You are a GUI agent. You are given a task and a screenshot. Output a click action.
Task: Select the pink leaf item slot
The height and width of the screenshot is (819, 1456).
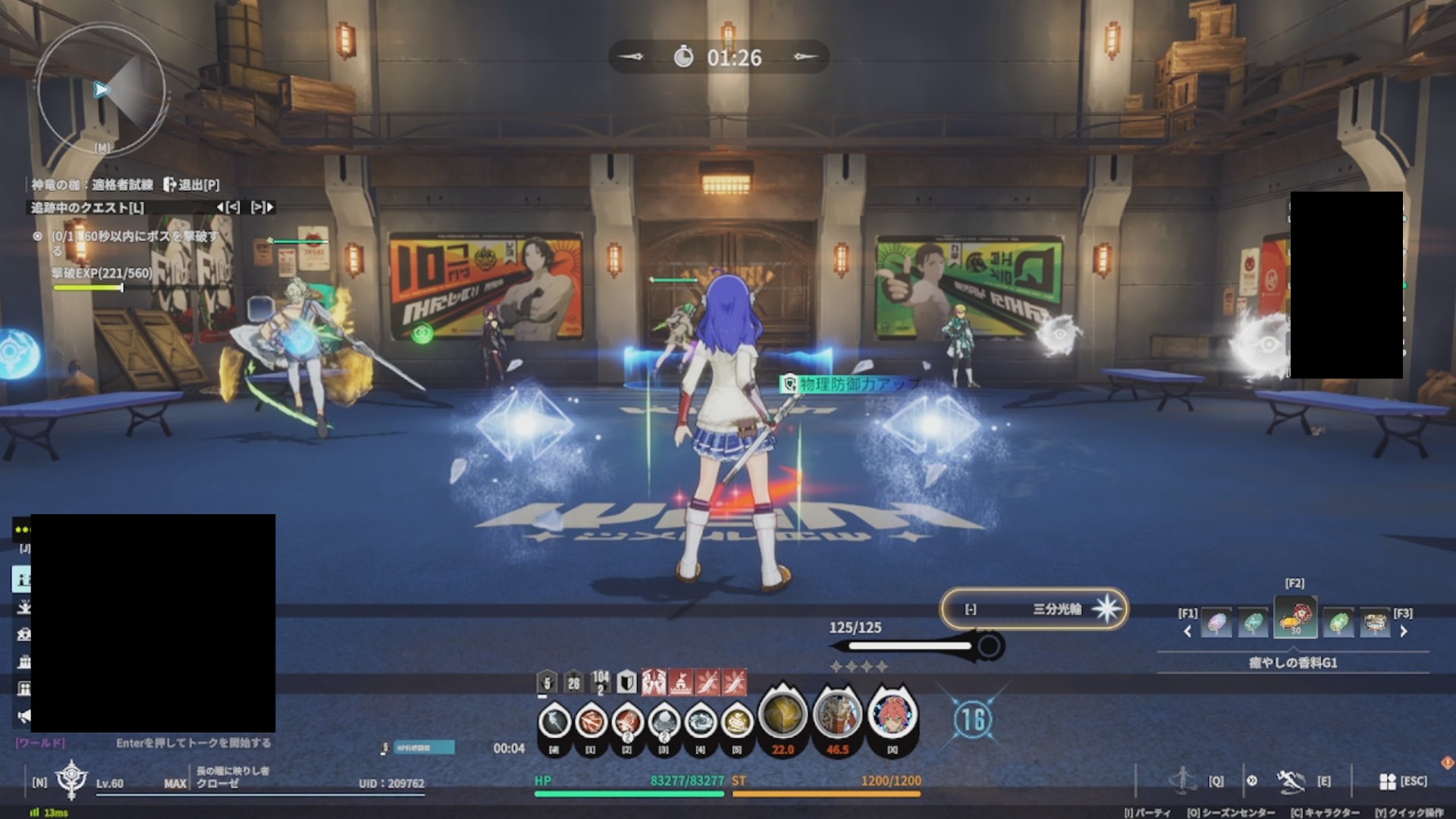(x=1216, y=623)
